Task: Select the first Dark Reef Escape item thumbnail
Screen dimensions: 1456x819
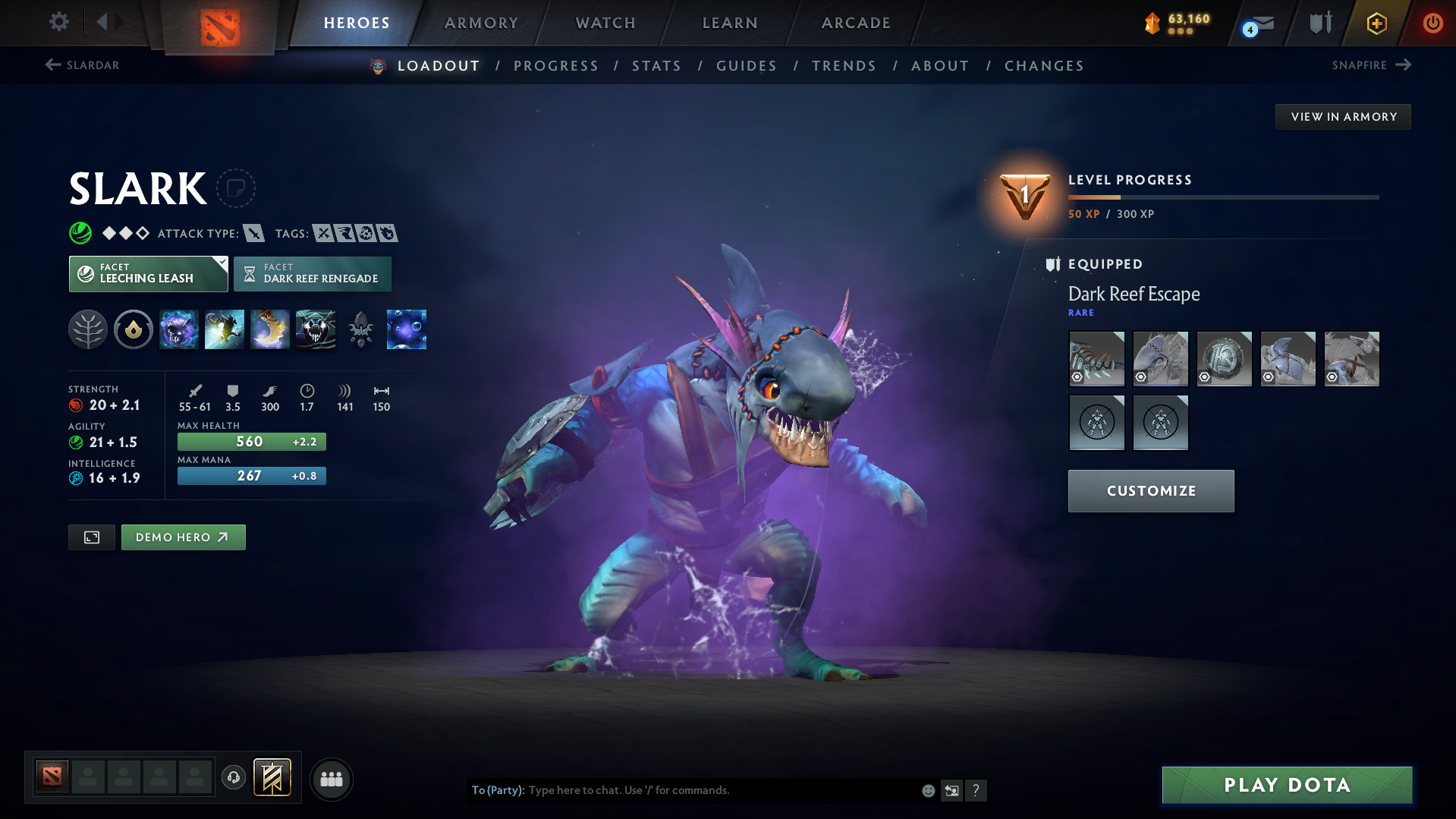Action: tap(1096, 358)
